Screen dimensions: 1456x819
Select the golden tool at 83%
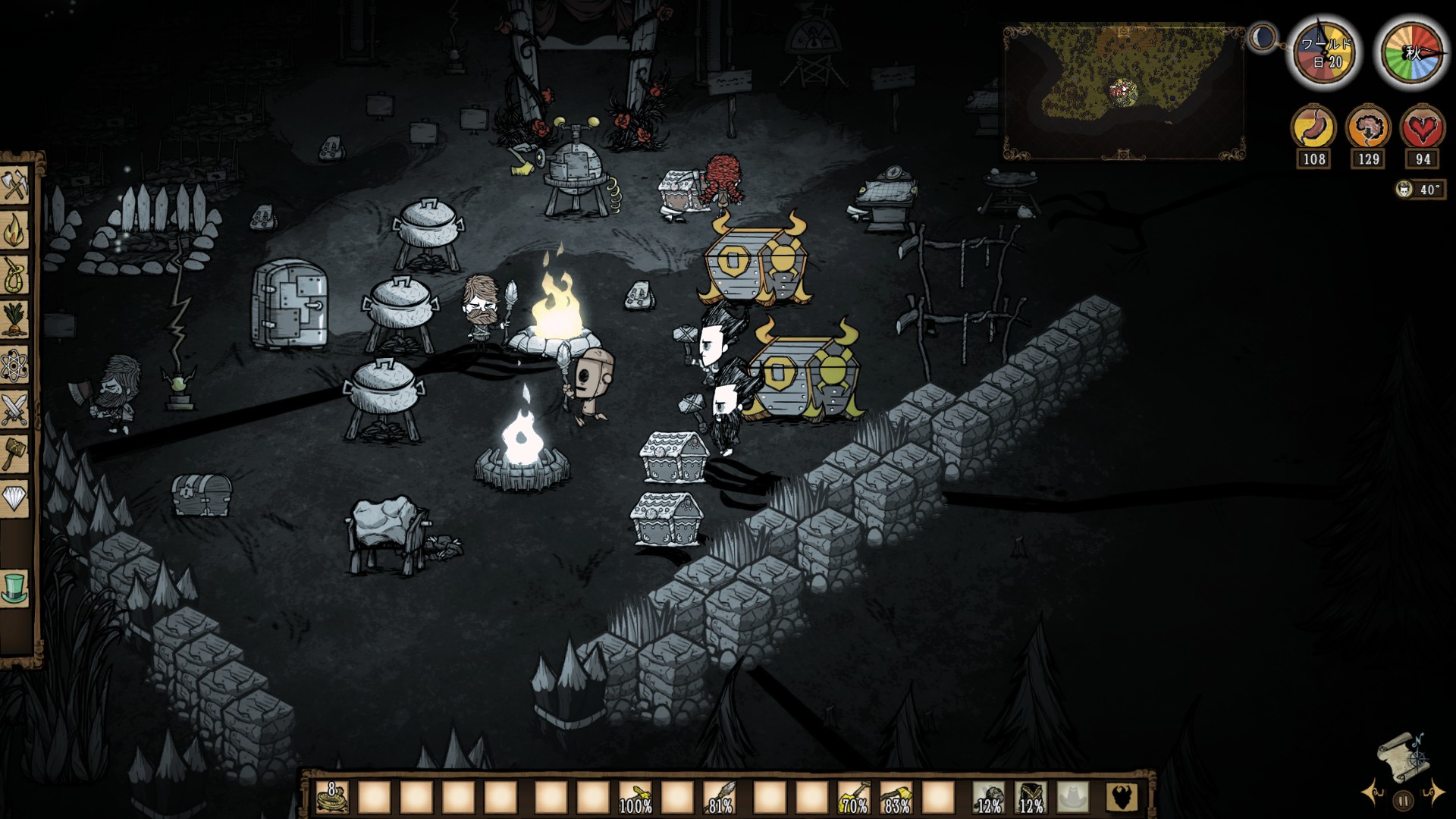[896, 798]
